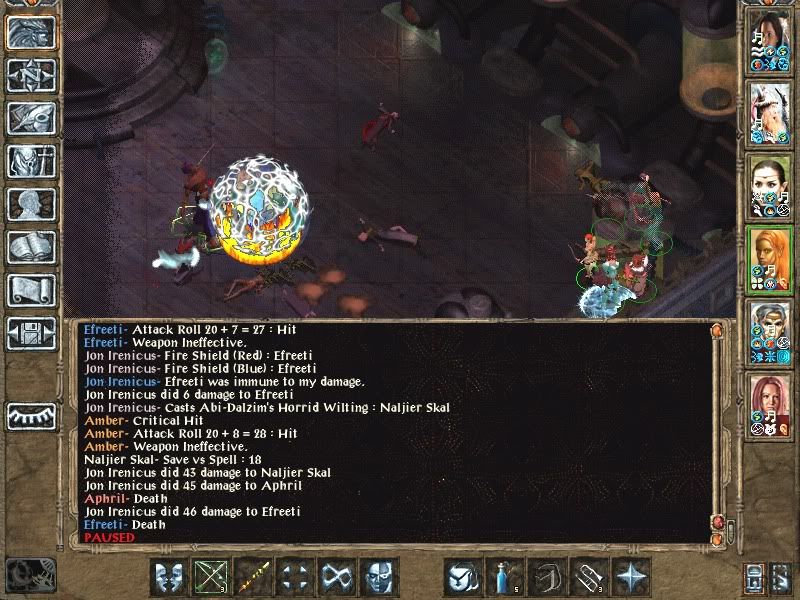Choose the twin masks action button
The image size is (800, 600).
[x=170, y=577]
